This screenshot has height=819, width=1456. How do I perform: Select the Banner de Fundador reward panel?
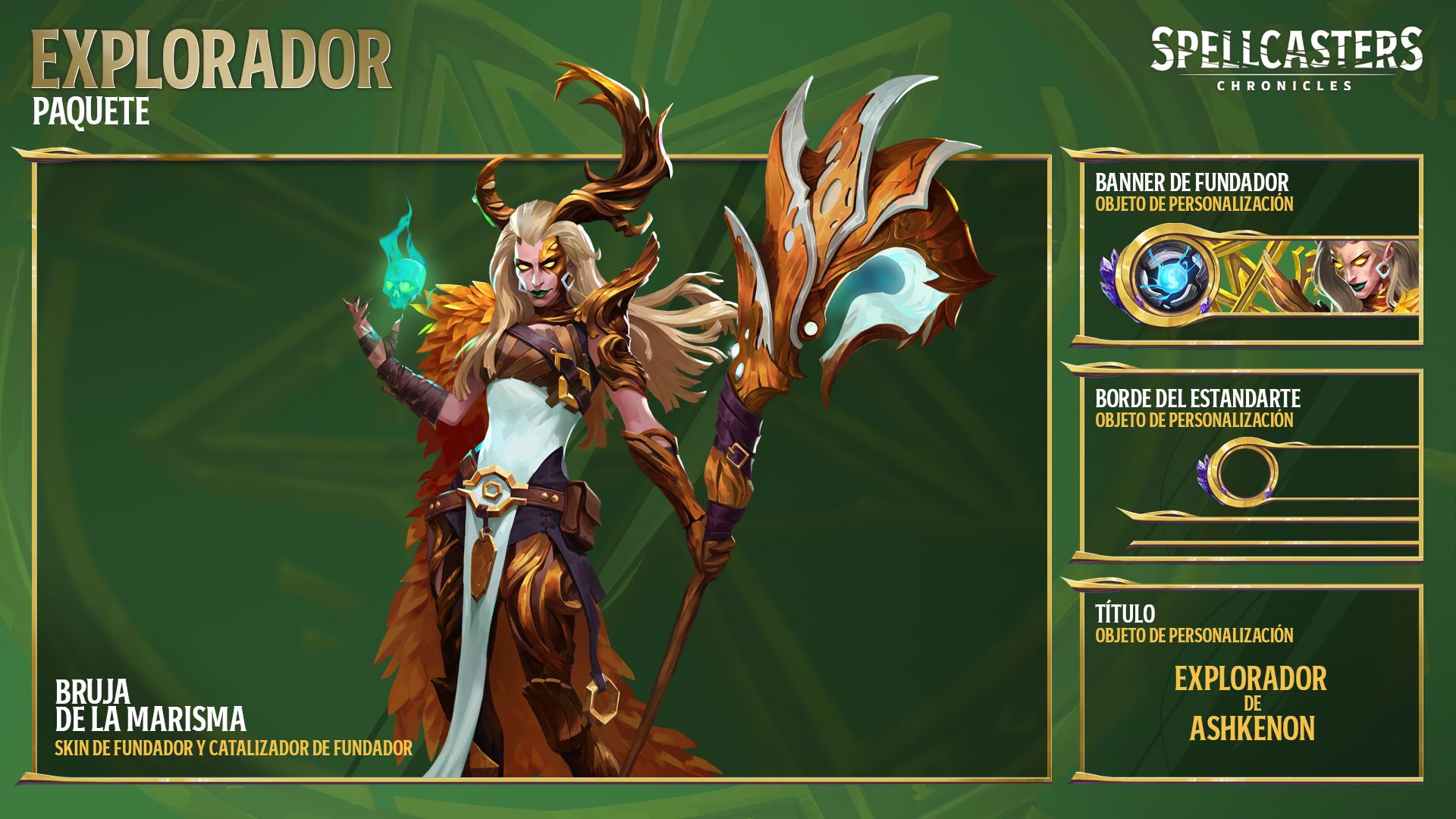click(x=1250, y=249)
